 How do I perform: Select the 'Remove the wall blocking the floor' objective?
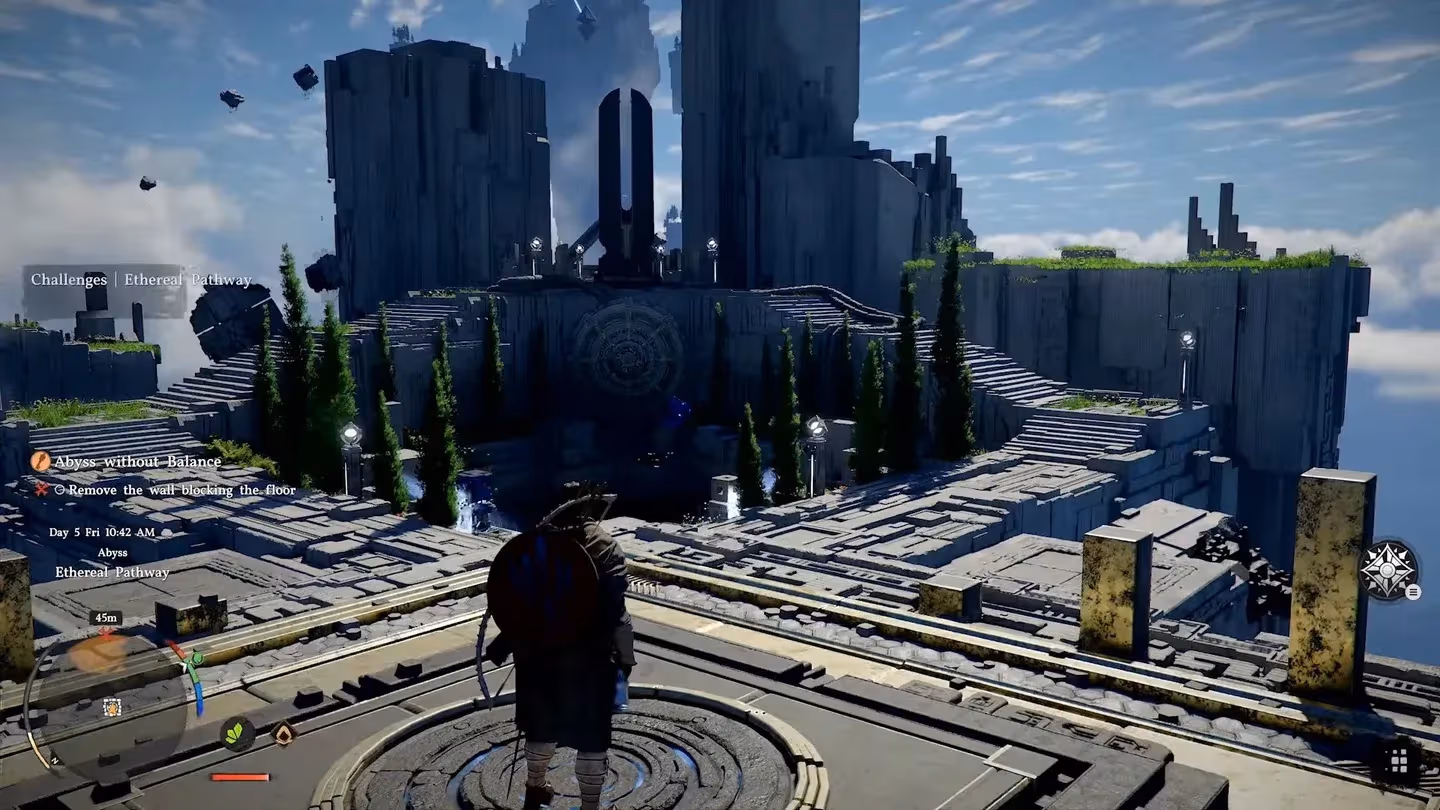[175, 489]
